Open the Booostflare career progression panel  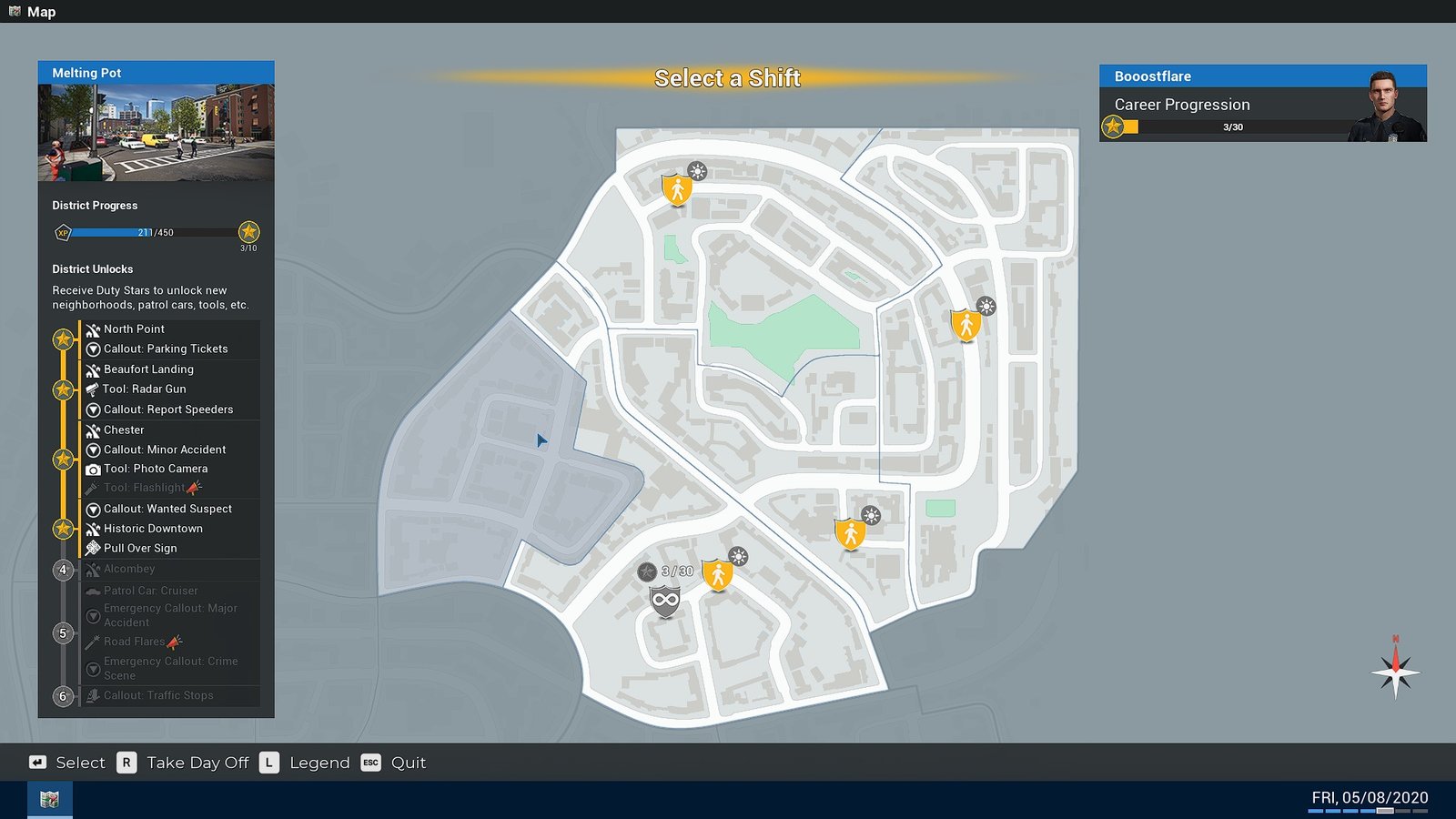click(1262, 104)
